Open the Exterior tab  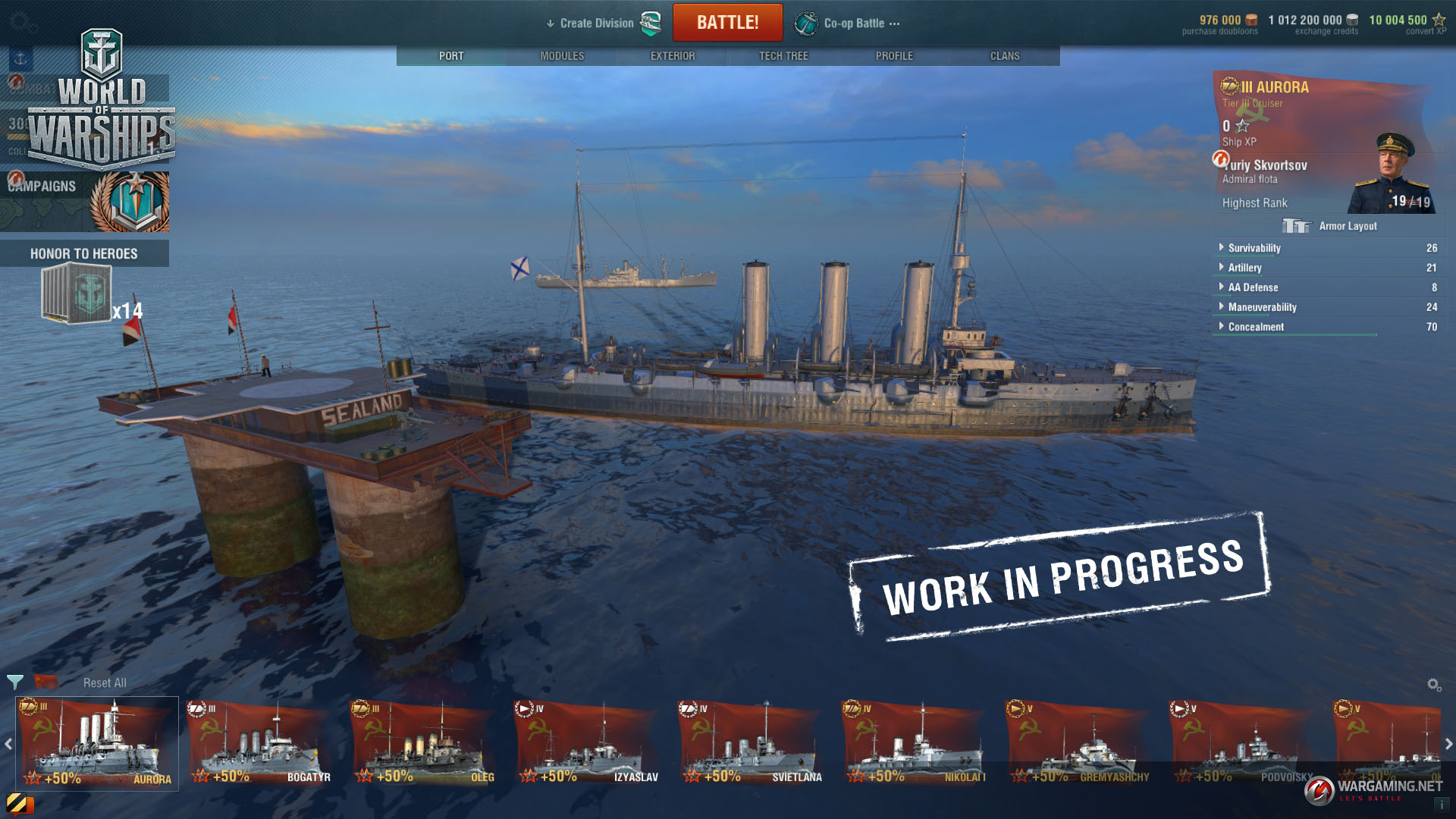(x=673, y=56)
